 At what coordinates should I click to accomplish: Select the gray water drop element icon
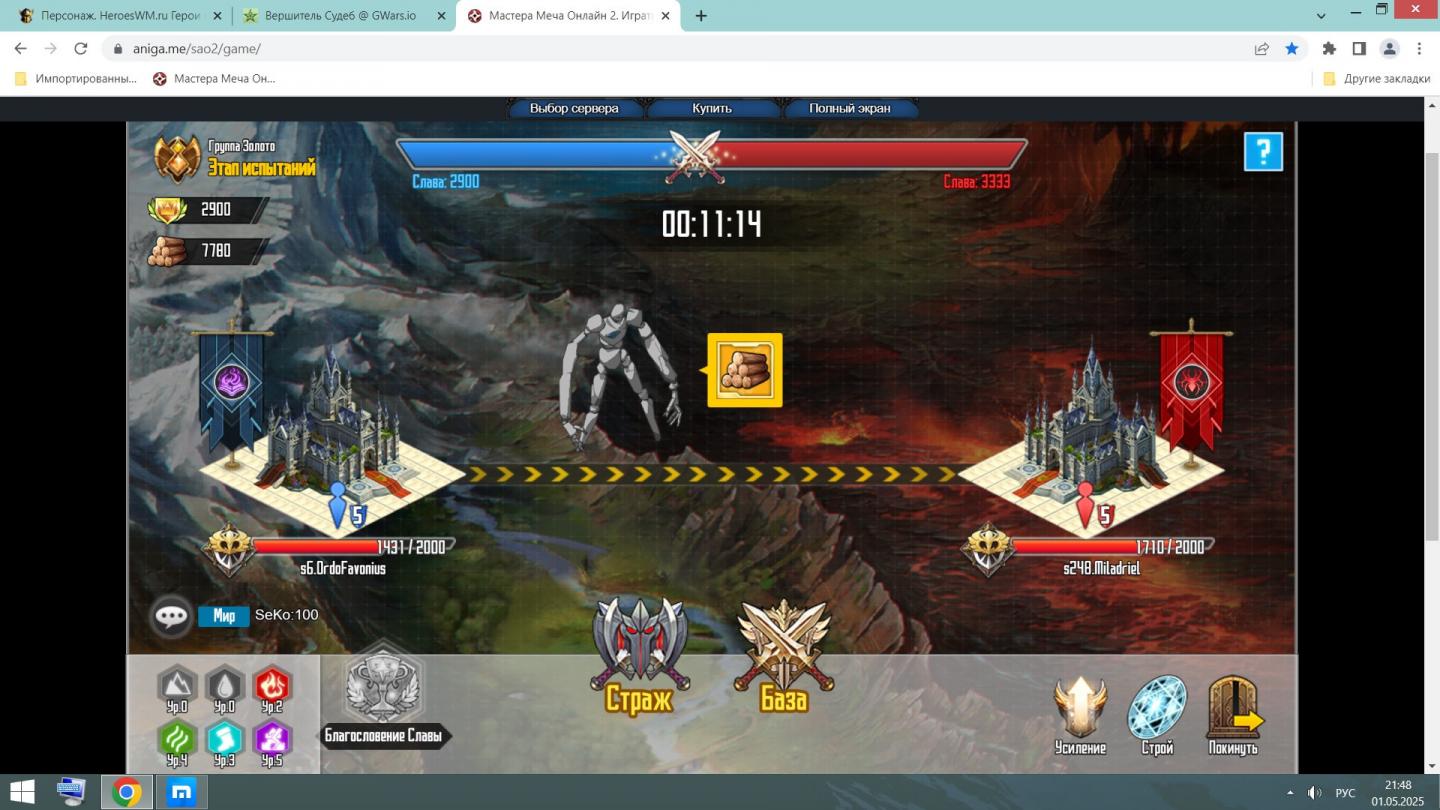pyautogui.click(x=225, y=685)
